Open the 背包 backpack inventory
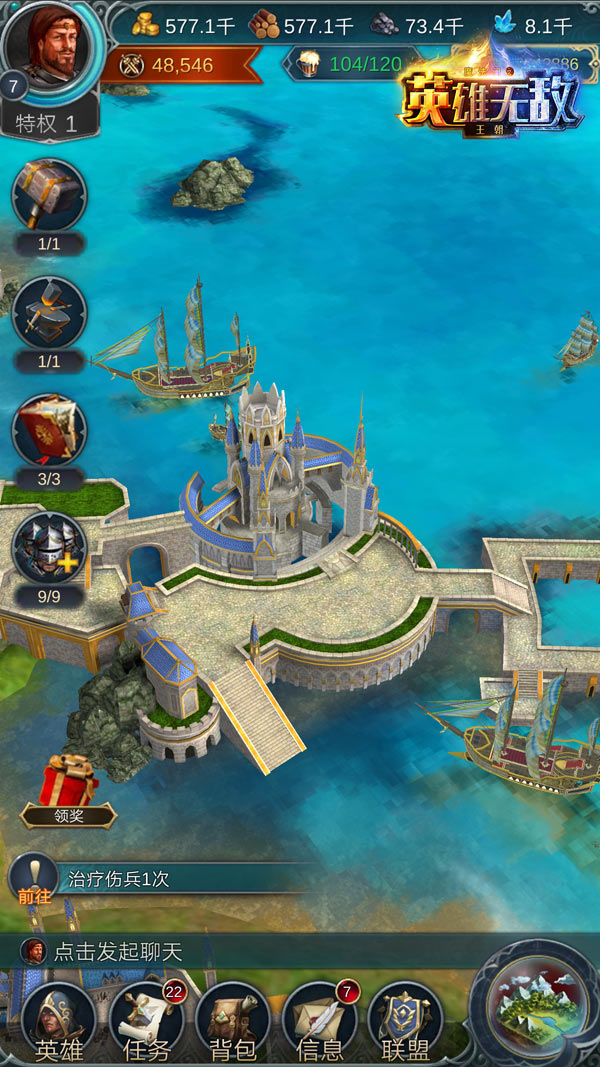Image resolution: width=600 pixels, height=1067 pixels. tap(233, 1022)
